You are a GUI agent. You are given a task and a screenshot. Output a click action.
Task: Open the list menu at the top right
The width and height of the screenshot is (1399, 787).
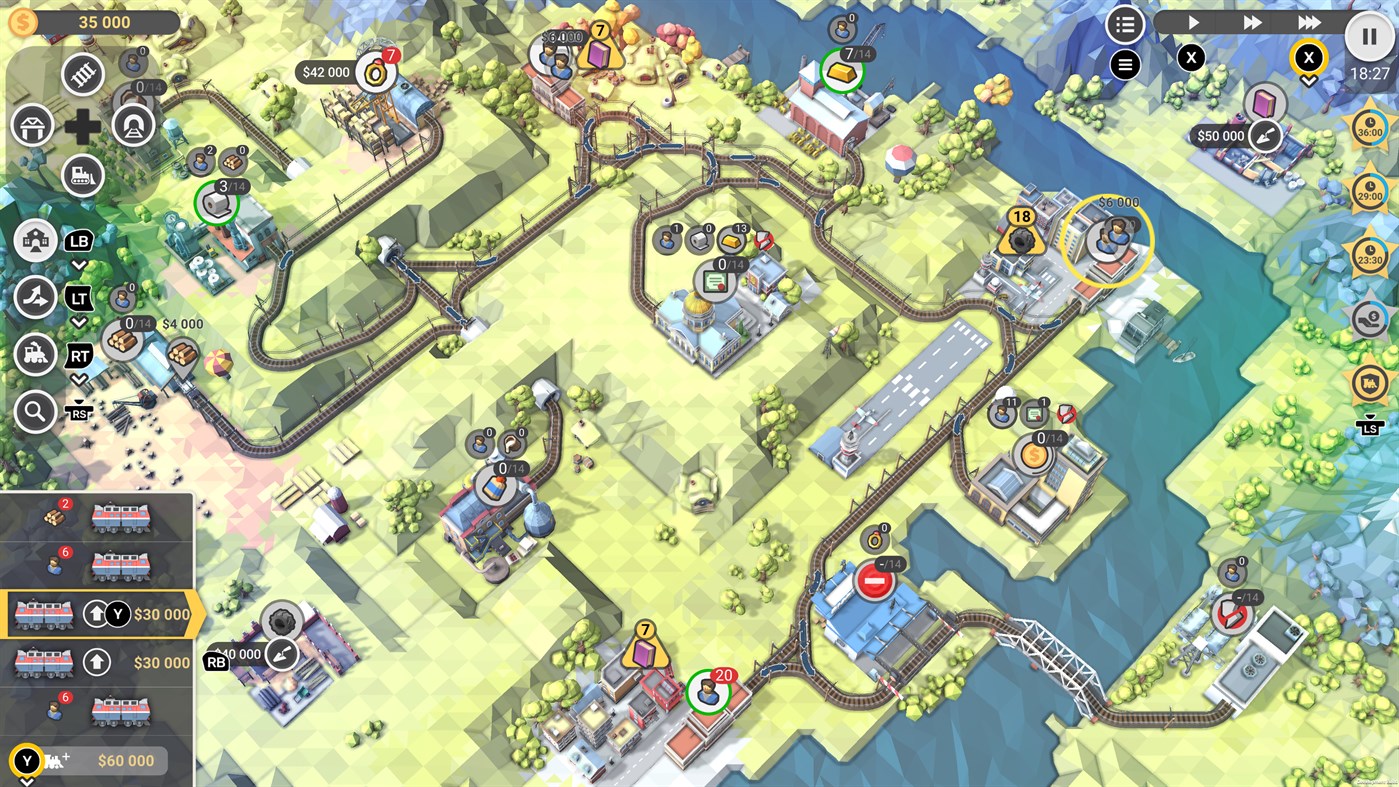click(1124, 23)
